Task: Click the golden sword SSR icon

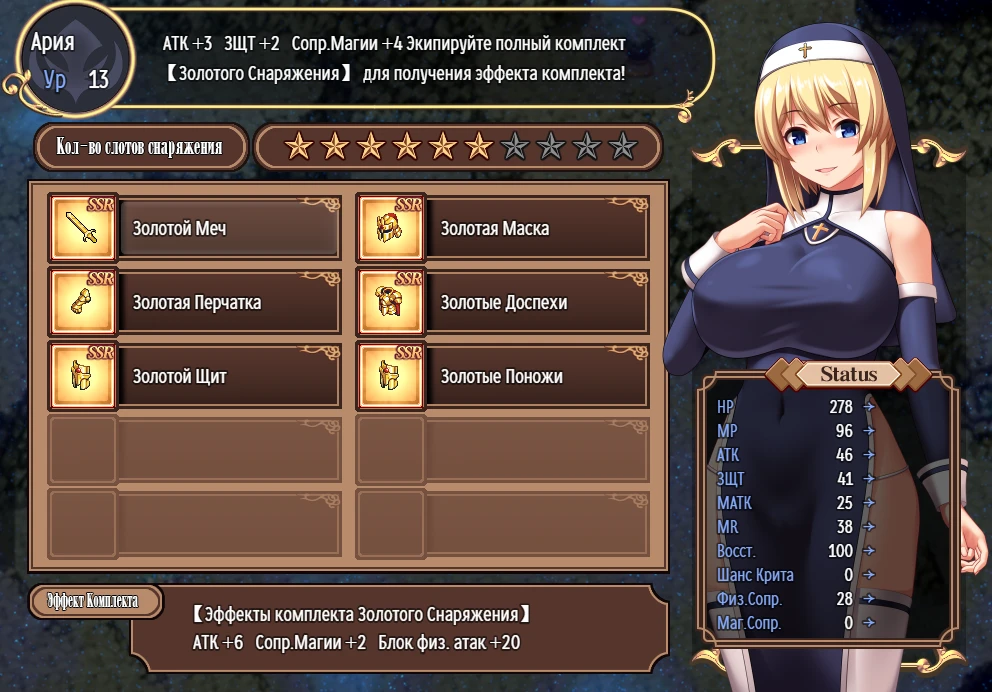Action: (83, 228)
